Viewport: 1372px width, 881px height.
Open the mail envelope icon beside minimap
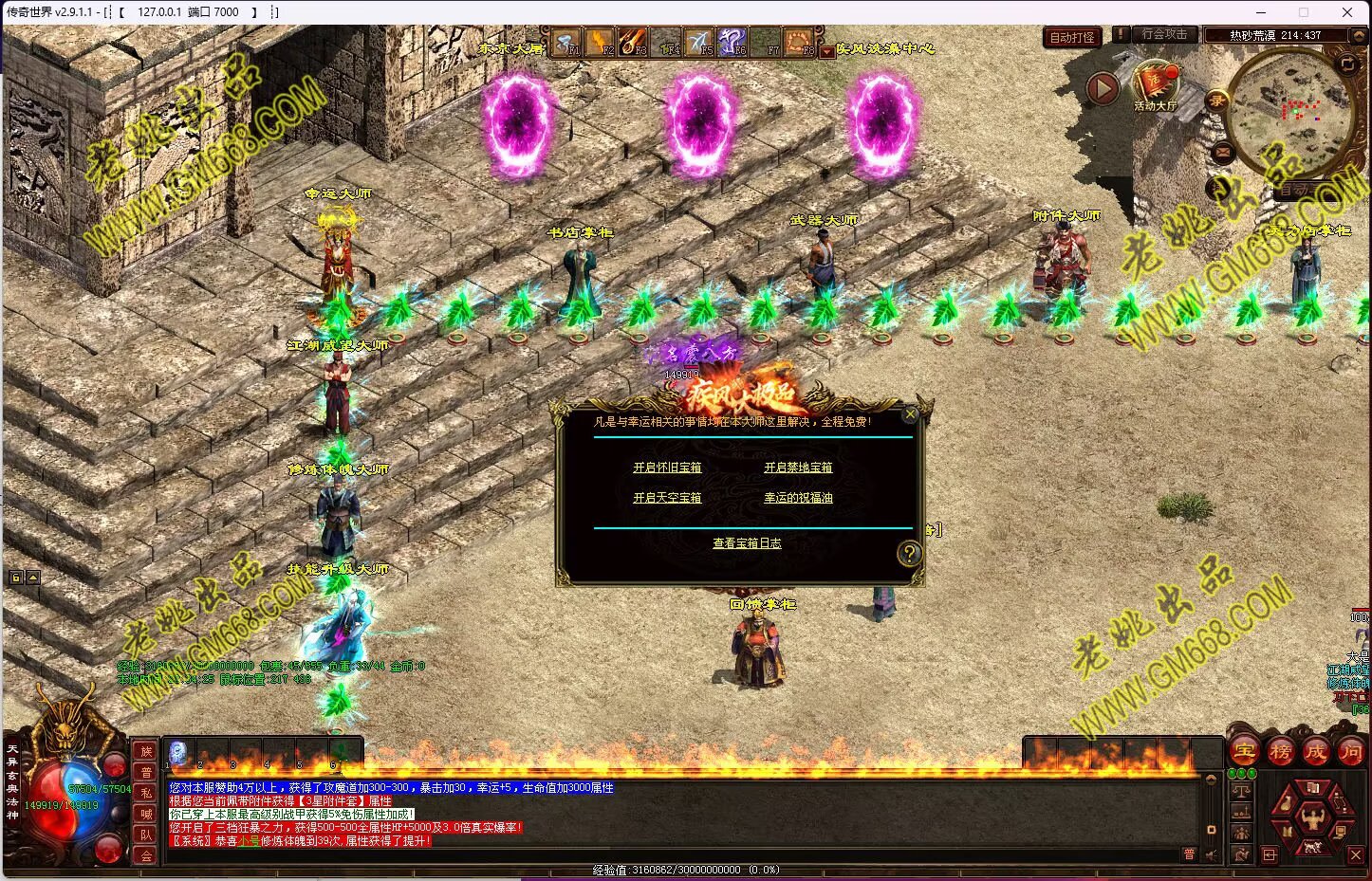[1222, 152]
